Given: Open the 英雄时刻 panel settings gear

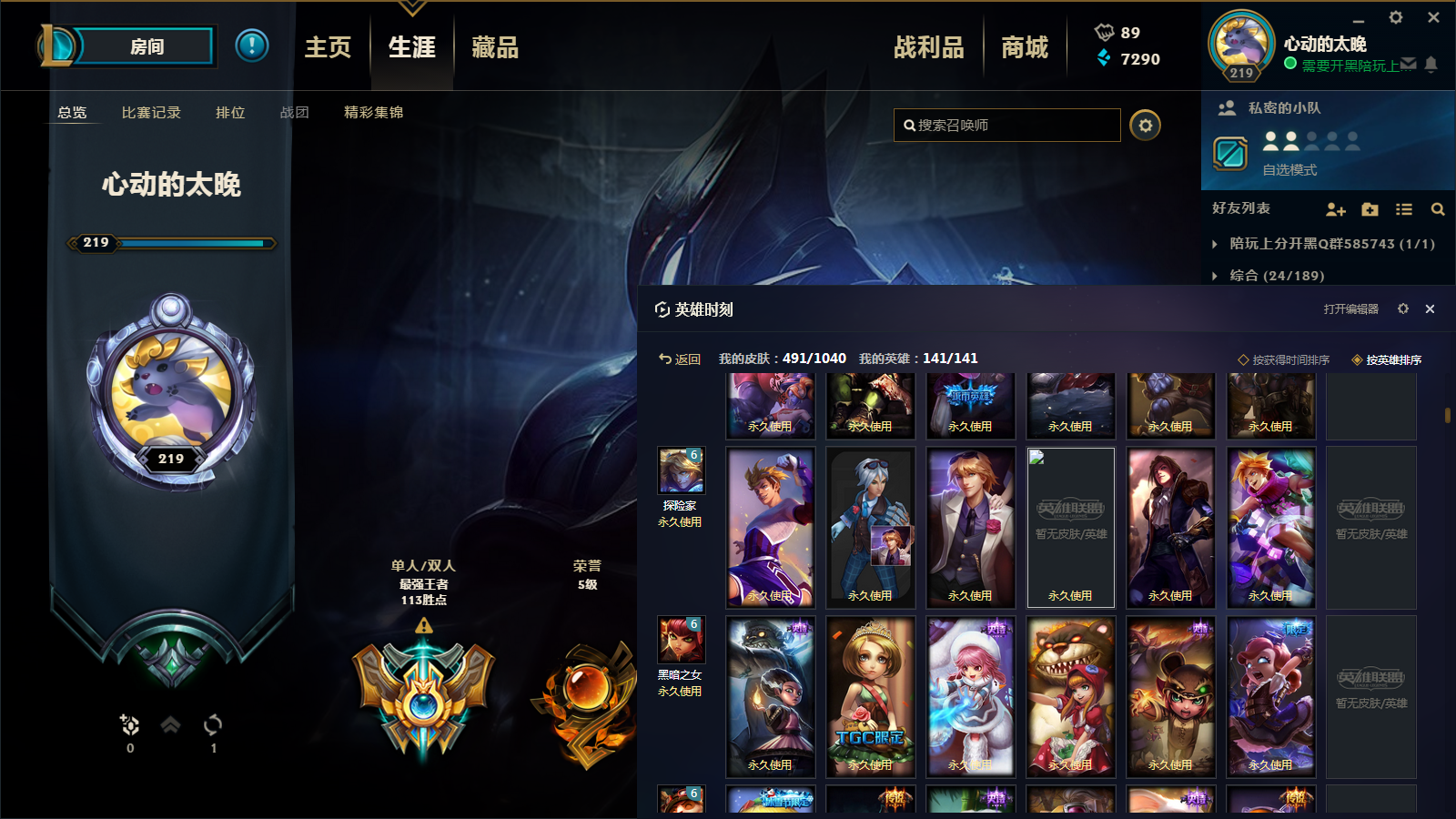Looking at the screenshot, I should point(1404,309).
